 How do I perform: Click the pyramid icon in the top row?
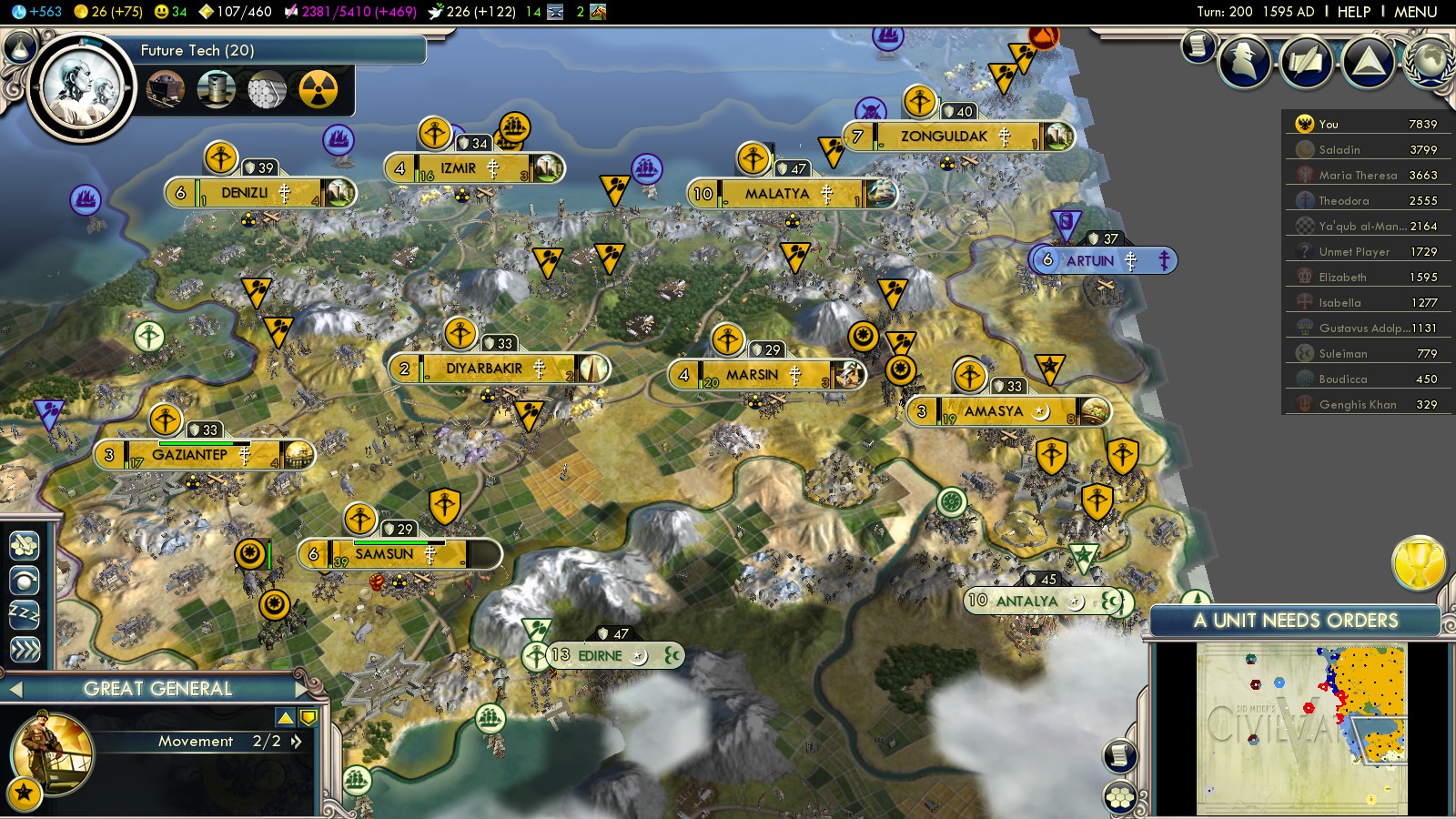click(1368, 62)
